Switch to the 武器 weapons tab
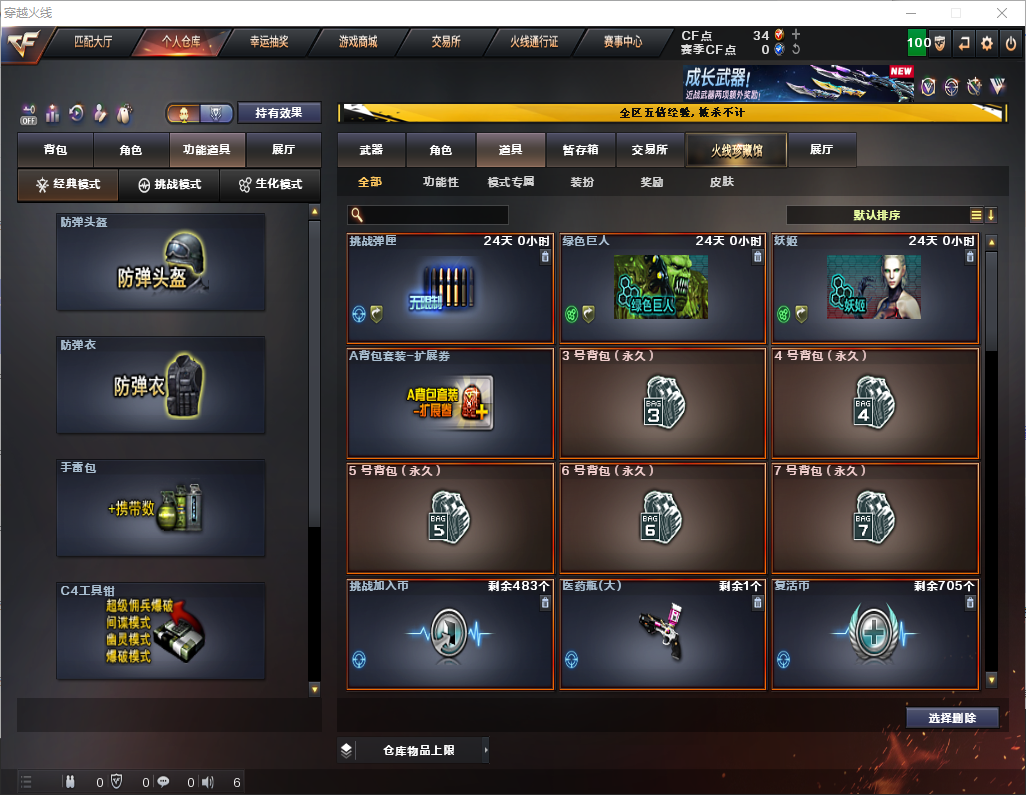The height and width of the screenshot is (795, 1026). (371, 149)
